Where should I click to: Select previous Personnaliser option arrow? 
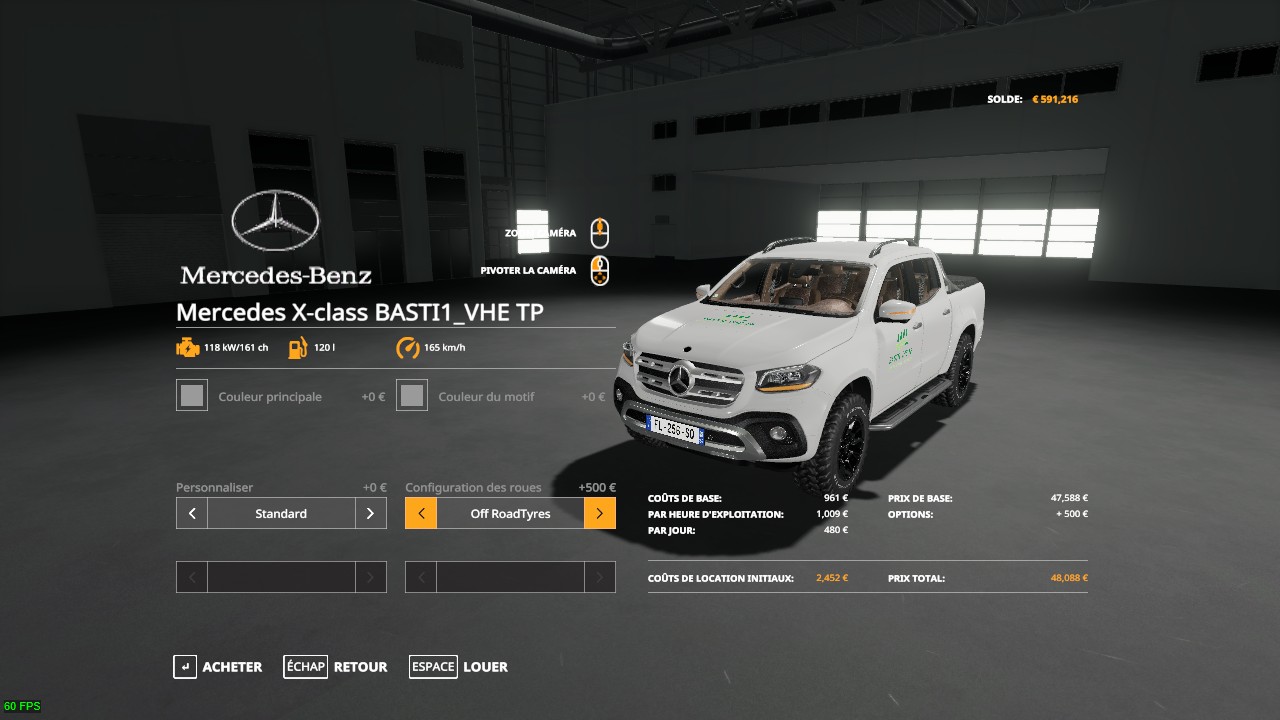pos(192,514)
